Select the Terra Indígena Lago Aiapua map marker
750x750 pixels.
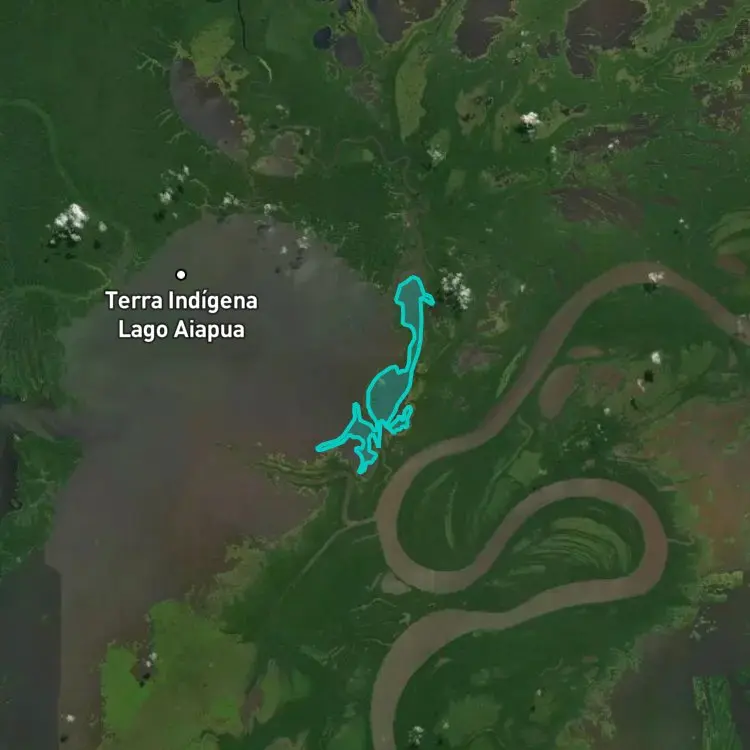click(x=181, y=274)
